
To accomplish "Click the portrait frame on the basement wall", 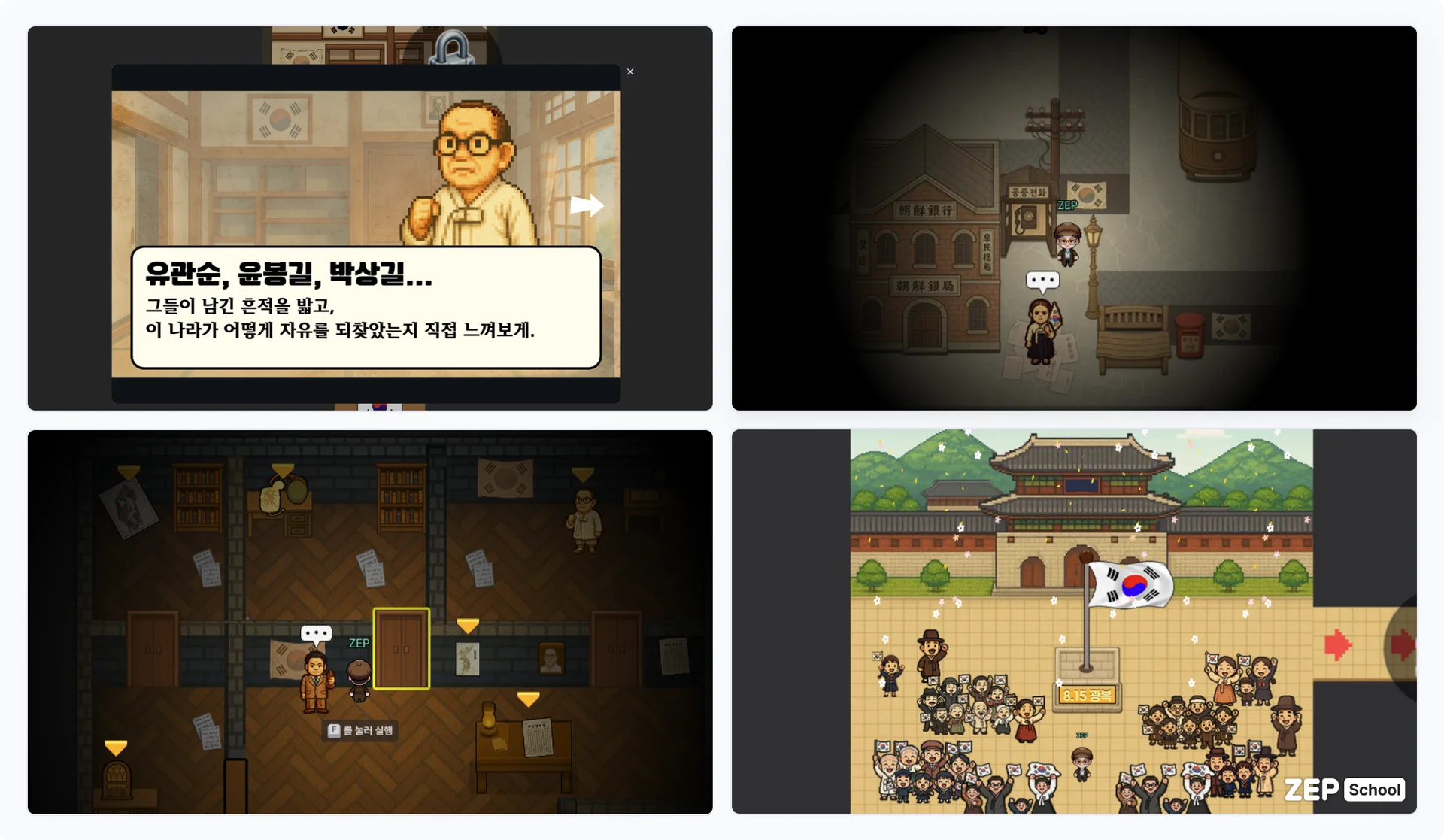I will (x=551, y=660).
